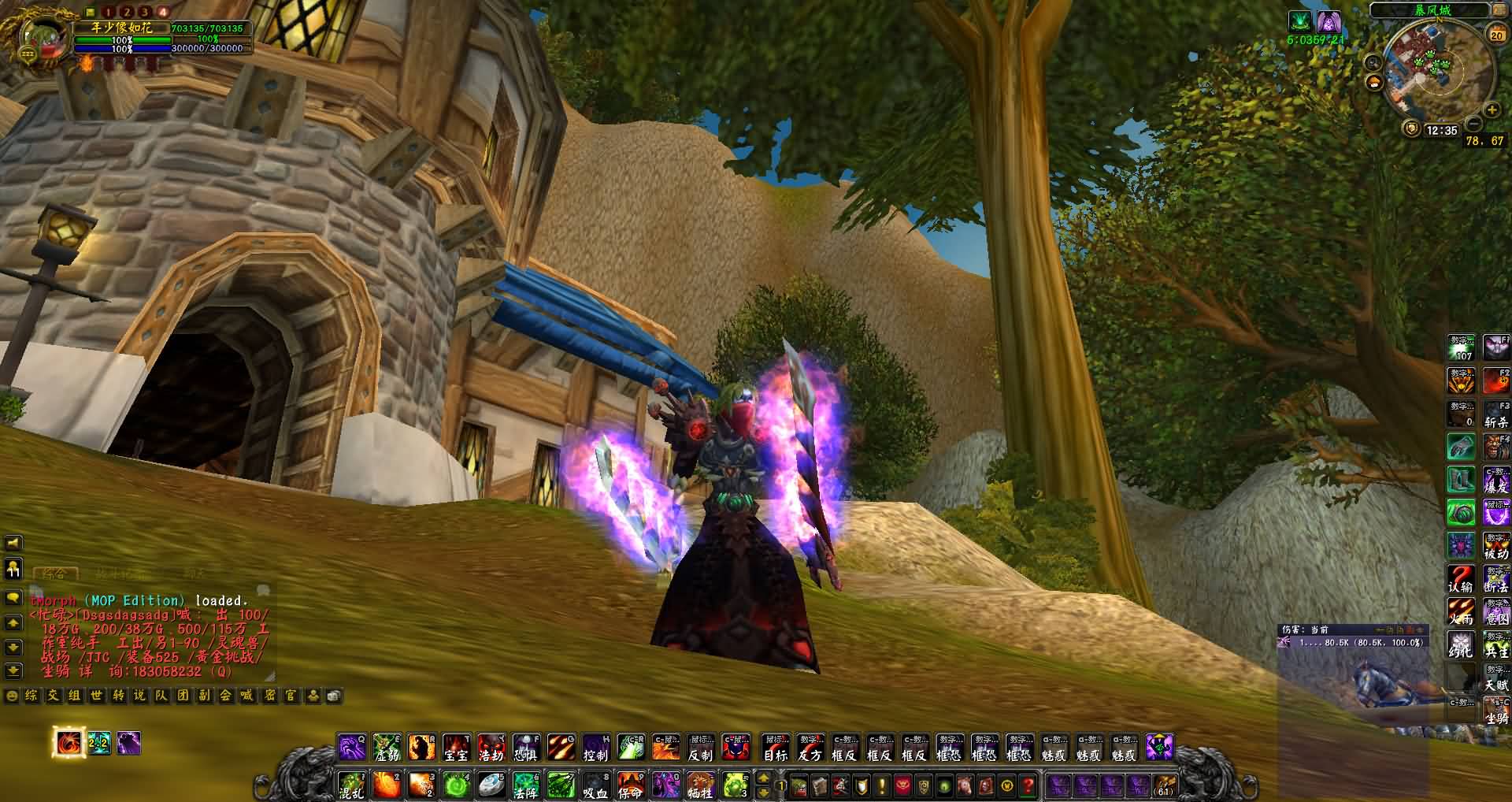Cast the 浩劫 spell

pos(491,747)
